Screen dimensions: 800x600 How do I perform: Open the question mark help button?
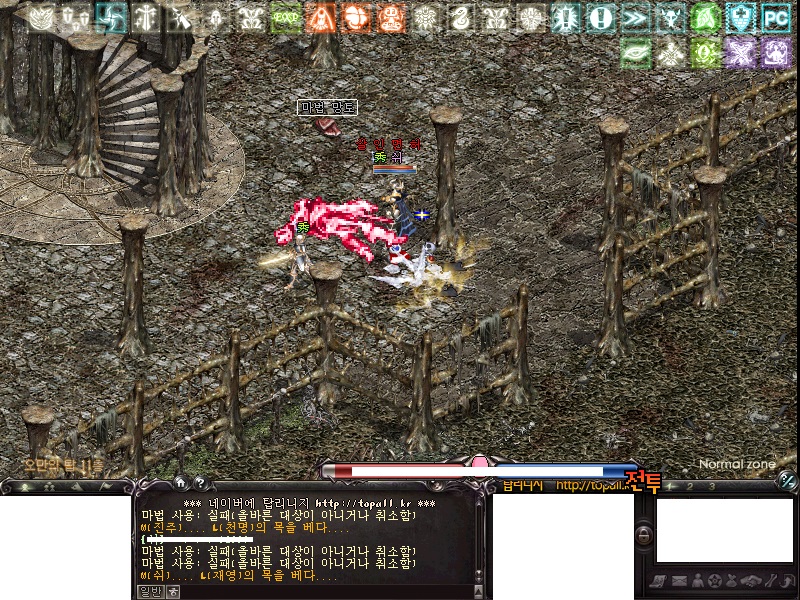pos(200,481)
